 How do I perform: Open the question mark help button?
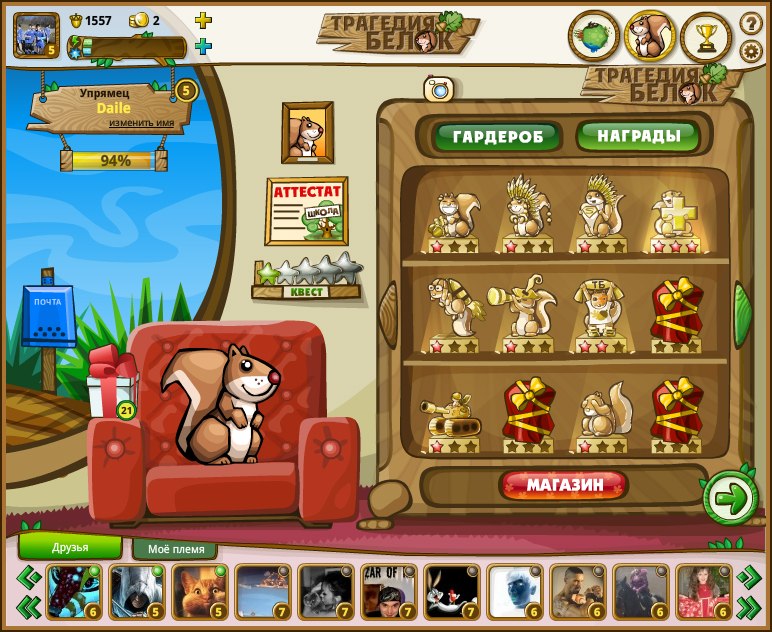[750, 23]
